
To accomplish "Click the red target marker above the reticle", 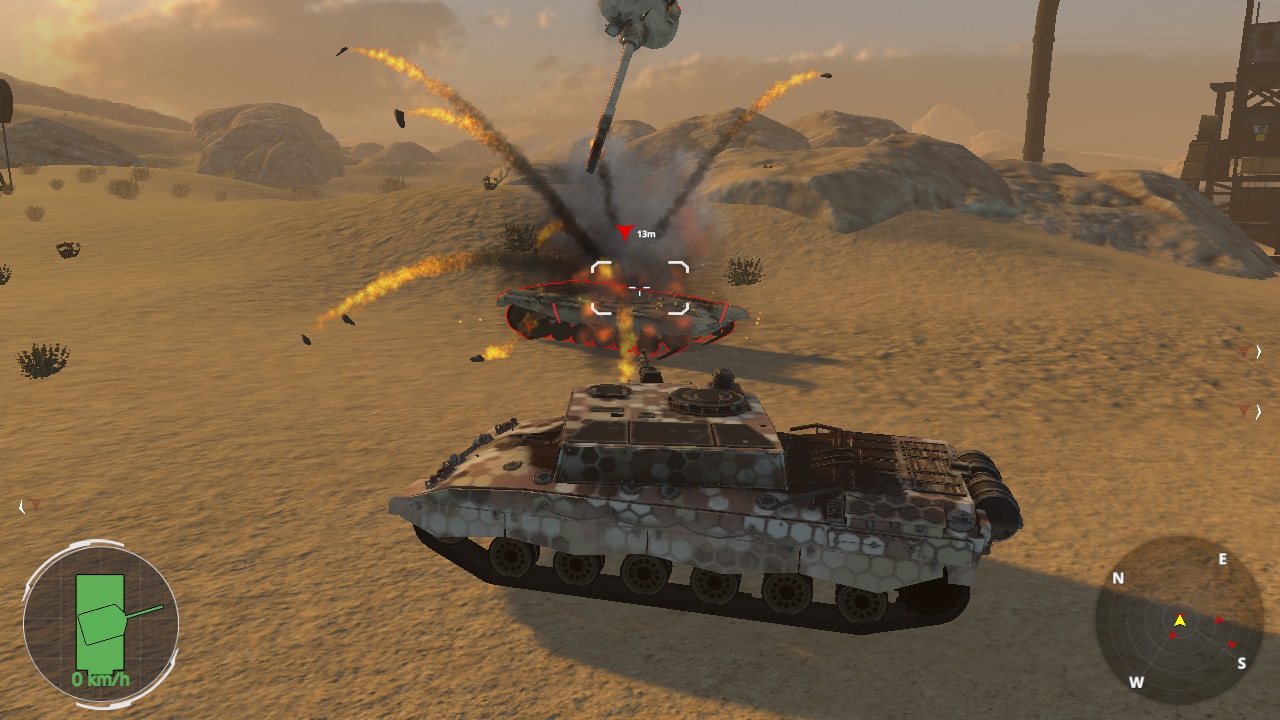I will 626,229.
